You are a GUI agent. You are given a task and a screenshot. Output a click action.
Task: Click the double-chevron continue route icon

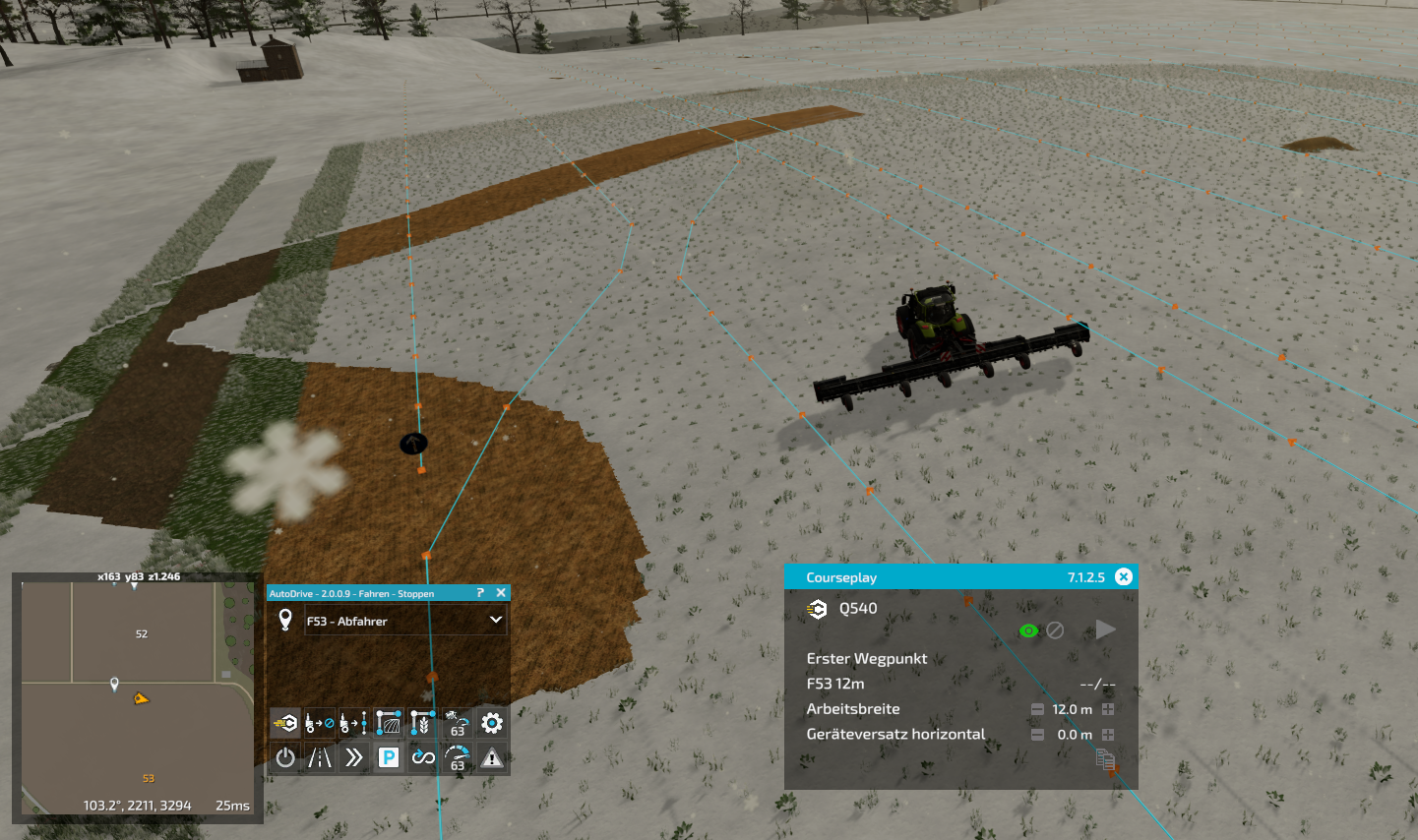(353, 757)
